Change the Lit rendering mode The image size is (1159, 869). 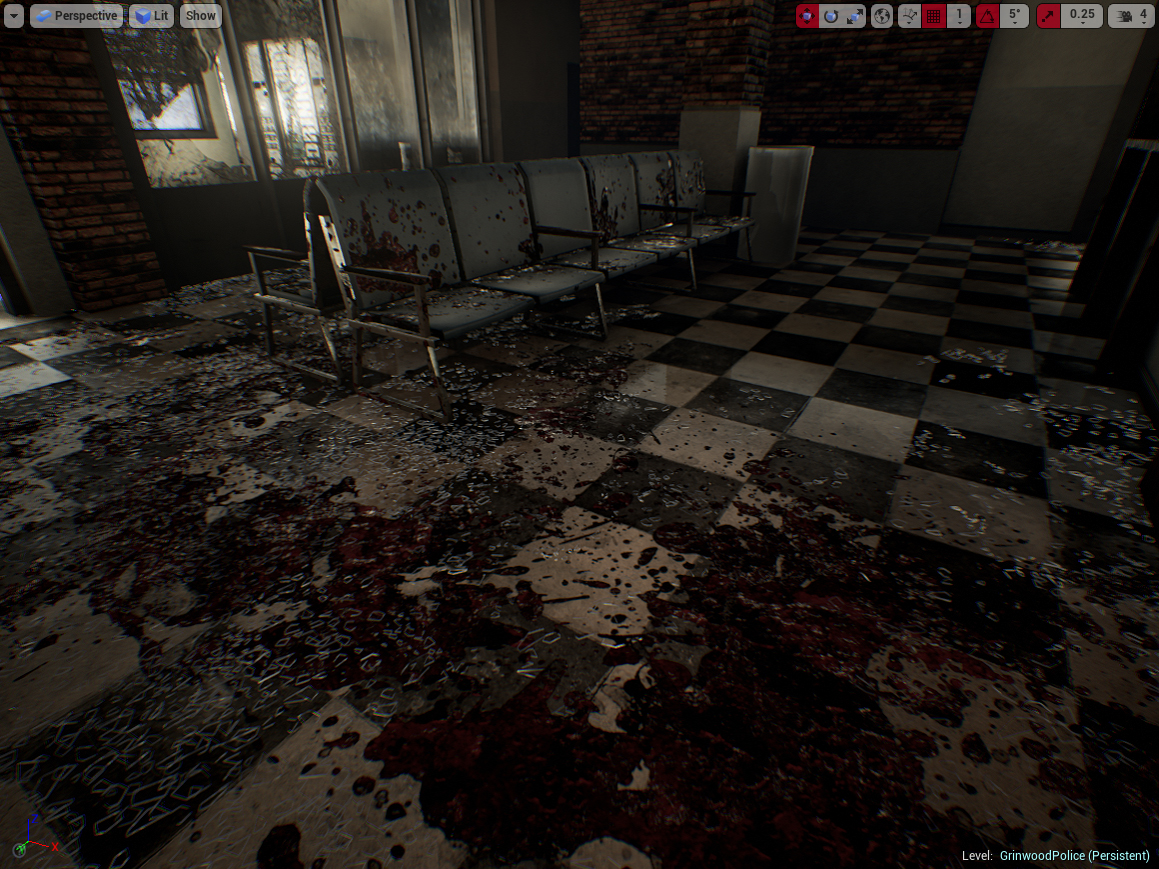point(151,15)
